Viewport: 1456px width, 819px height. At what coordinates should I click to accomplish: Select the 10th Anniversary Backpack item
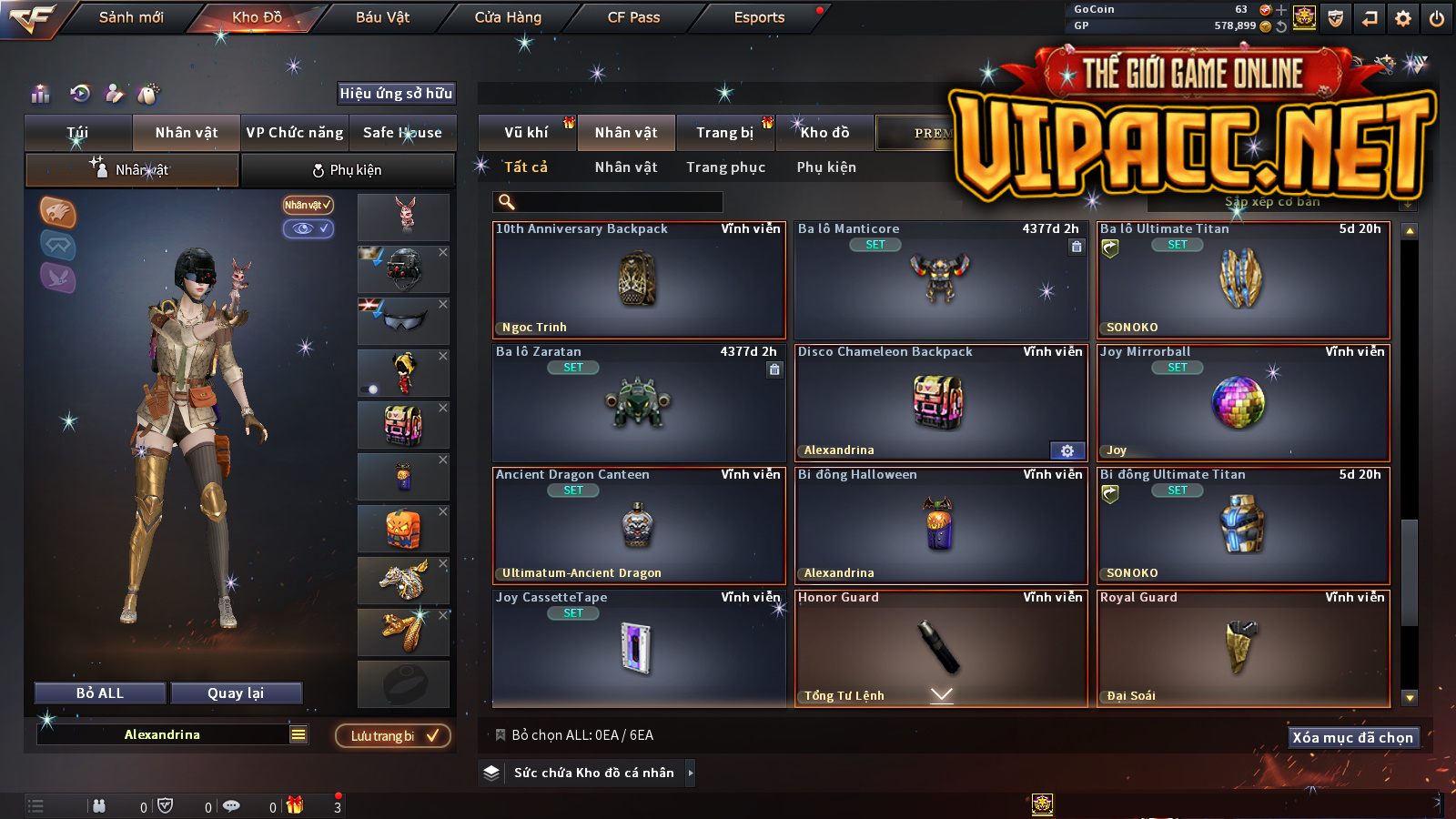(x=638, y=280)
